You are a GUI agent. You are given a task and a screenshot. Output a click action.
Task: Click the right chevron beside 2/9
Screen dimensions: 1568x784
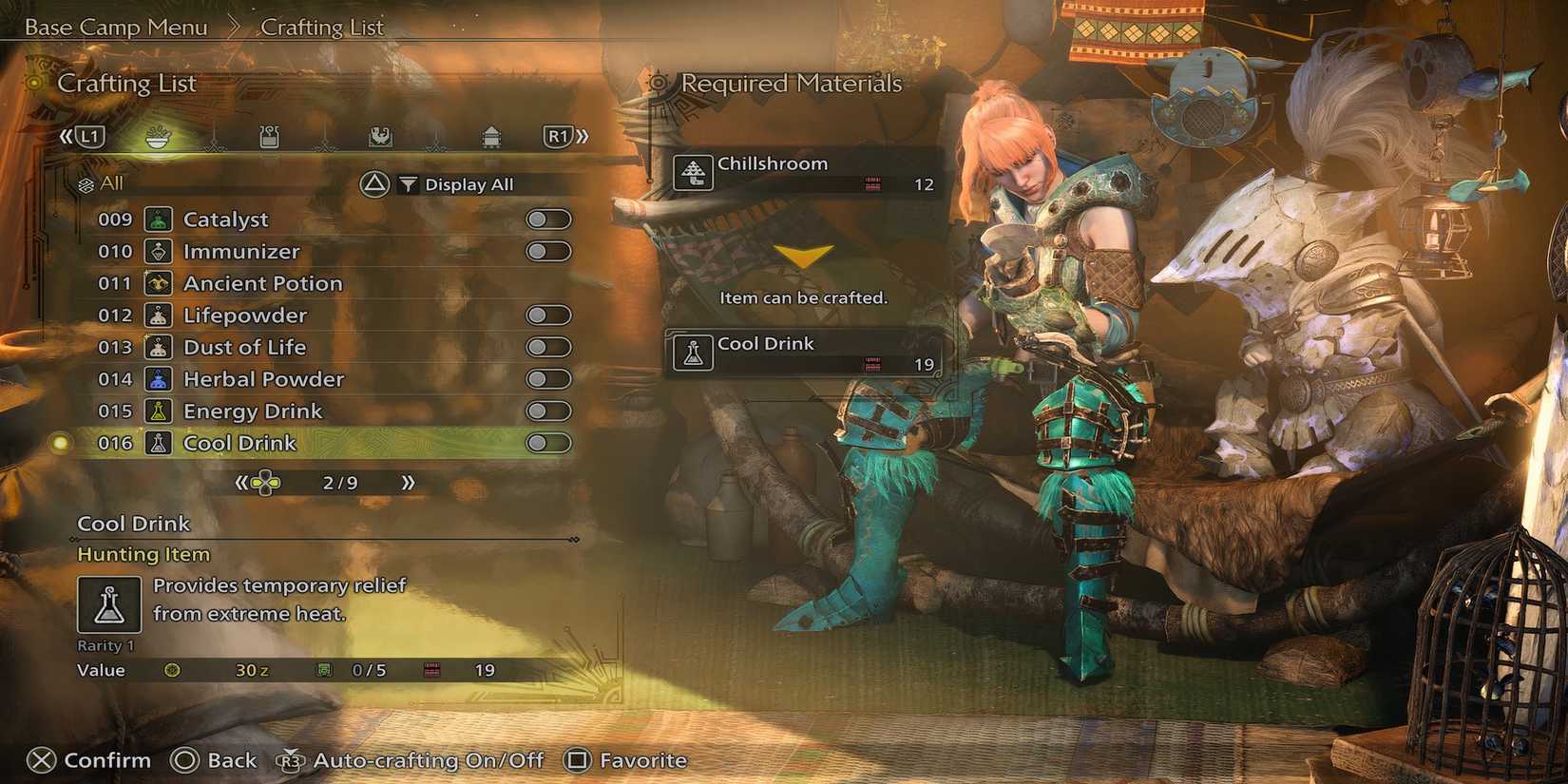pyautogui.click(x=409, y=482)
